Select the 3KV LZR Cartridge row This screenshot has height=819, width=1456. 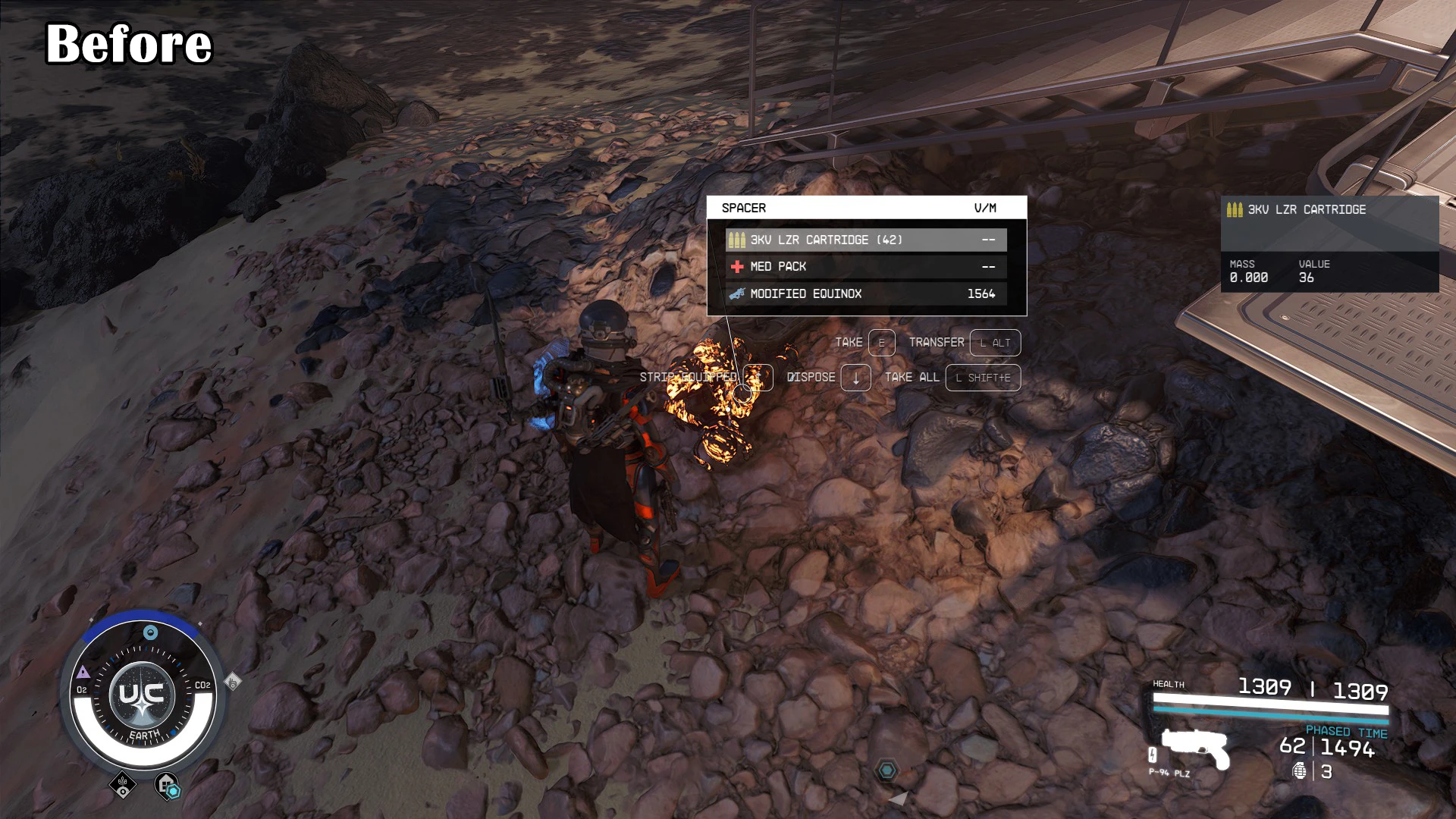865,240
